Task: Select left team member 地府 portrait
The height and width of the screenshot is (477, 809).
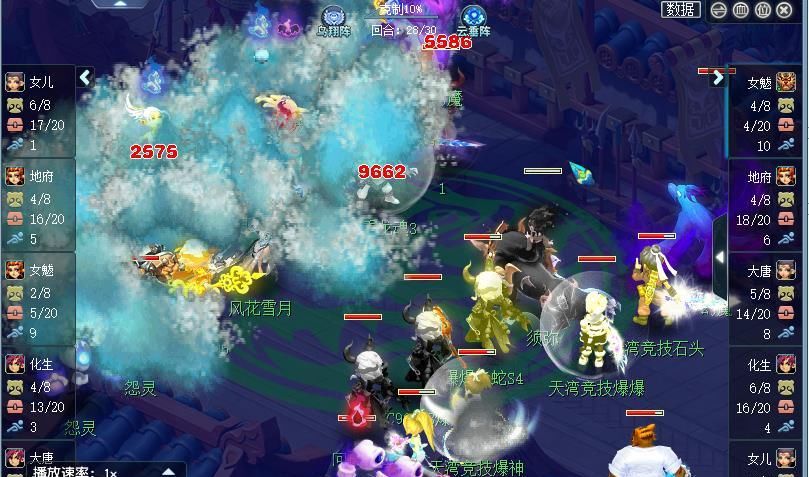Action: (x=15, y=177)
